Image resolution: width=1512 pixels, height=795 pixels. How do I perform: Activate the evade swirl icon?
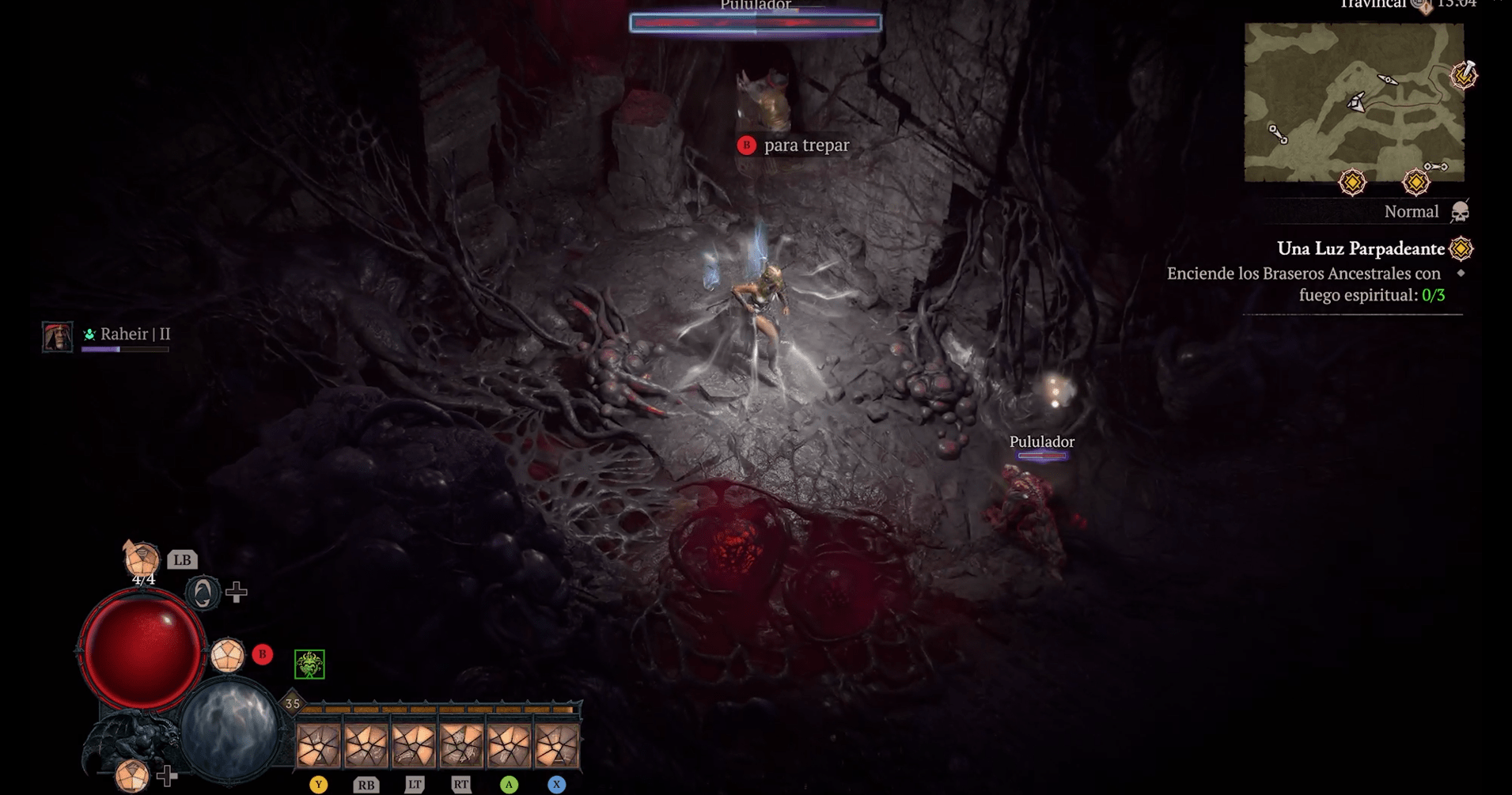tap(203, 592)
